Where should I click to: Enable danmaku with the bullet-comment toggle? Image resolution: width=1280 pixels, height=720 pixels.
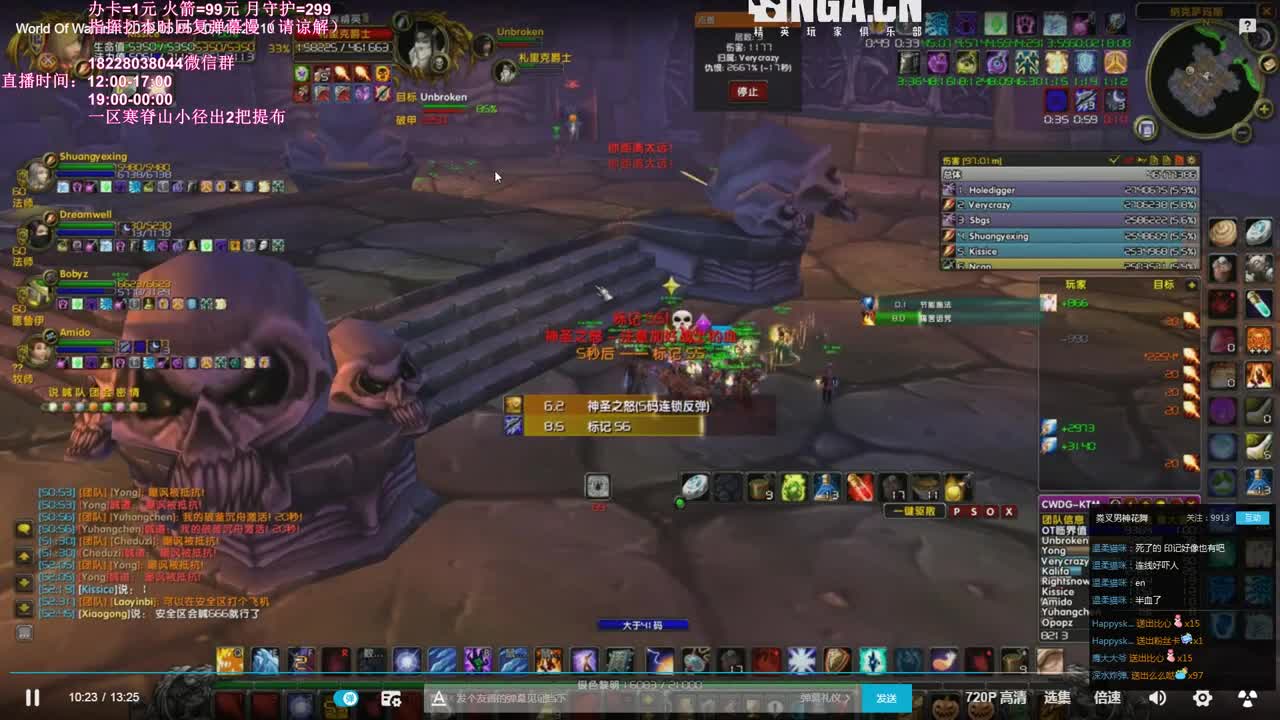348,698
